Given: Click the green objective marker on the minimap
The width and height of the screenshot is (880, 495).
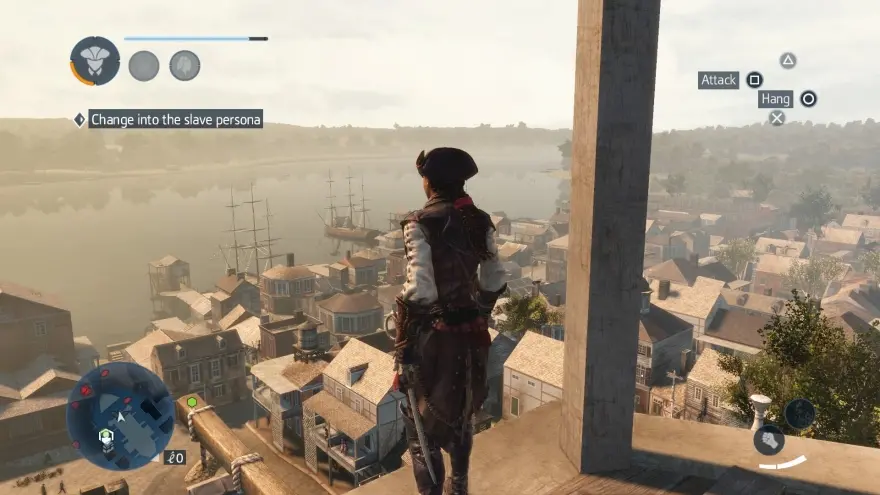Looking at the screenshot, I should pyautogui.click(x=191, y=402).
